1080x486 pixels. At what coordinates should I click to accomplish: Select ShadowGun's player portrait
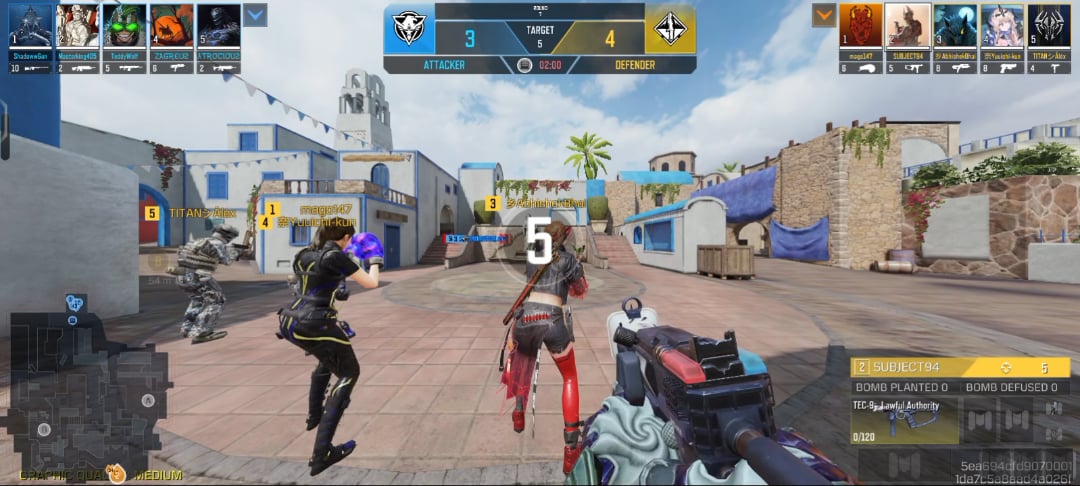(x=30, y=26)
